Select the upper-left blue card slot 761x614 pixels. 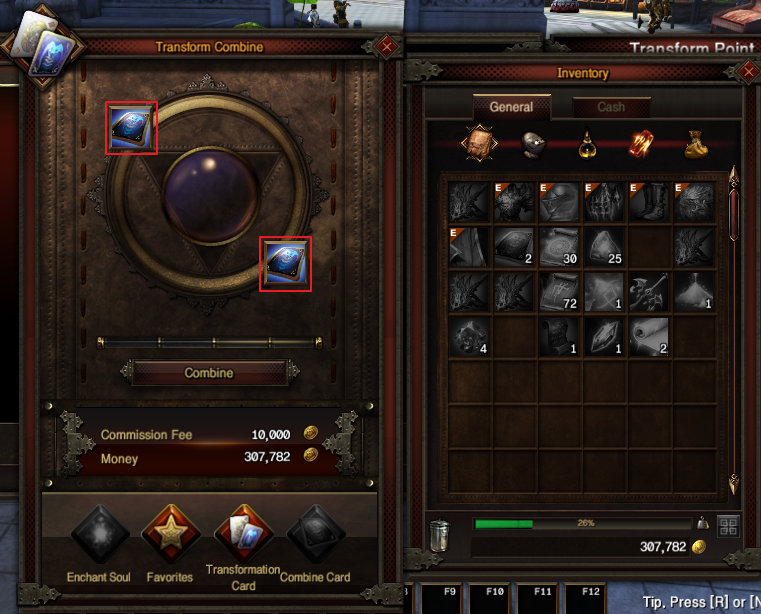point(131,129)
